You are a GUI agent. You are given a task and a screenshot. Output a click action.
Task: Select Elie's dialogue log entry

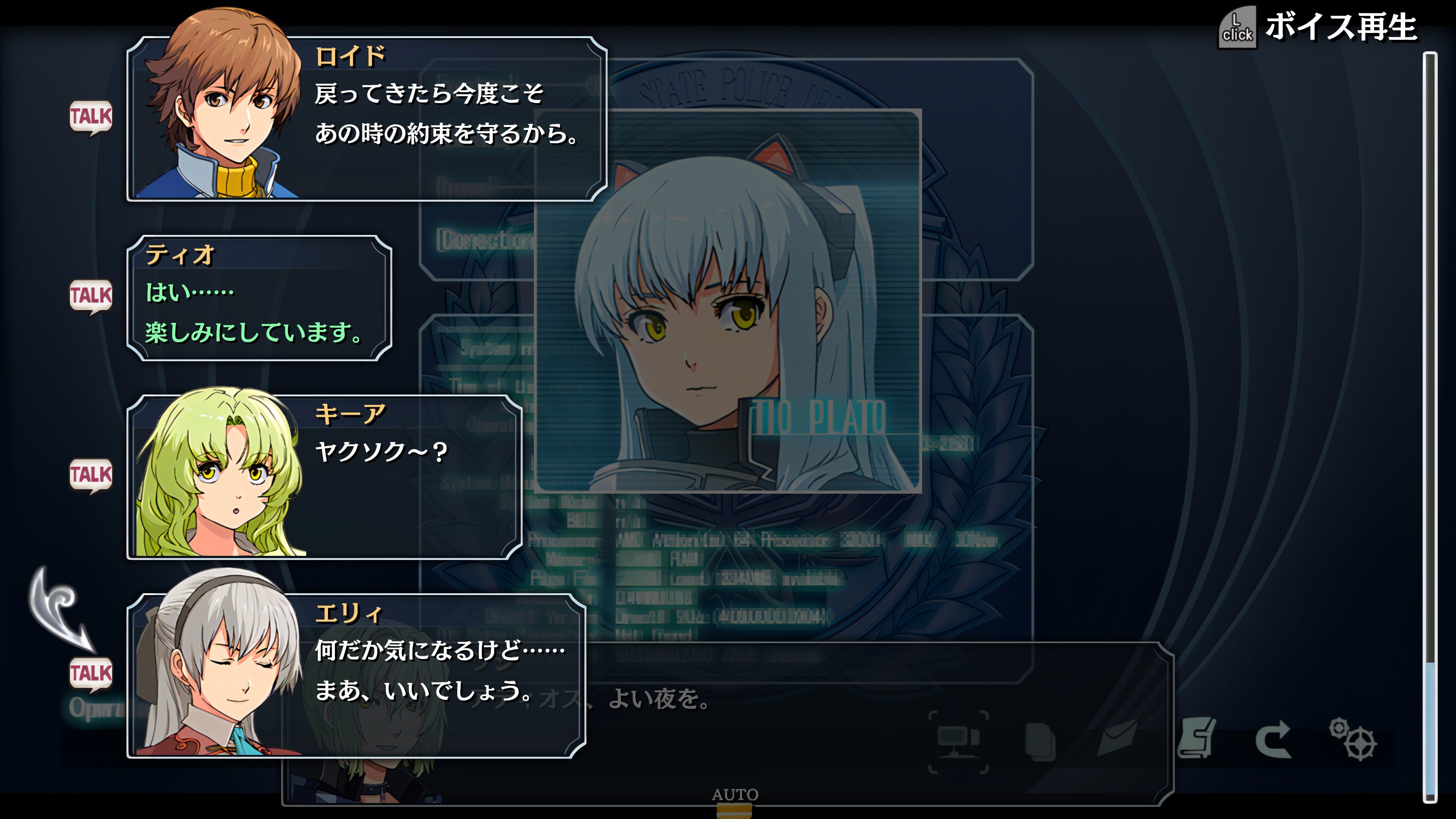pyautogui.click(x=356, y=676)
